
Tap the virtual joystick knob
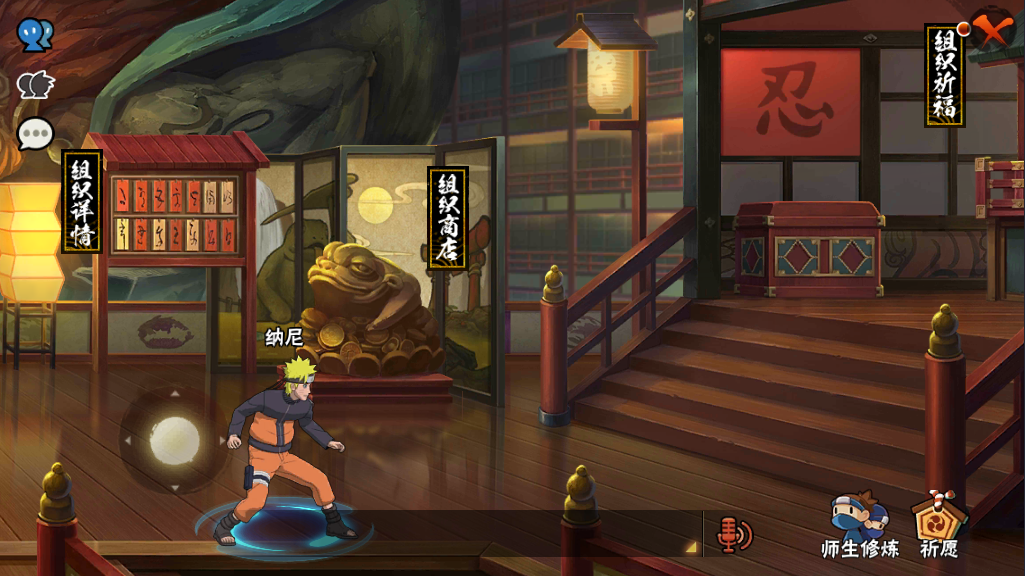coord(174,440)
